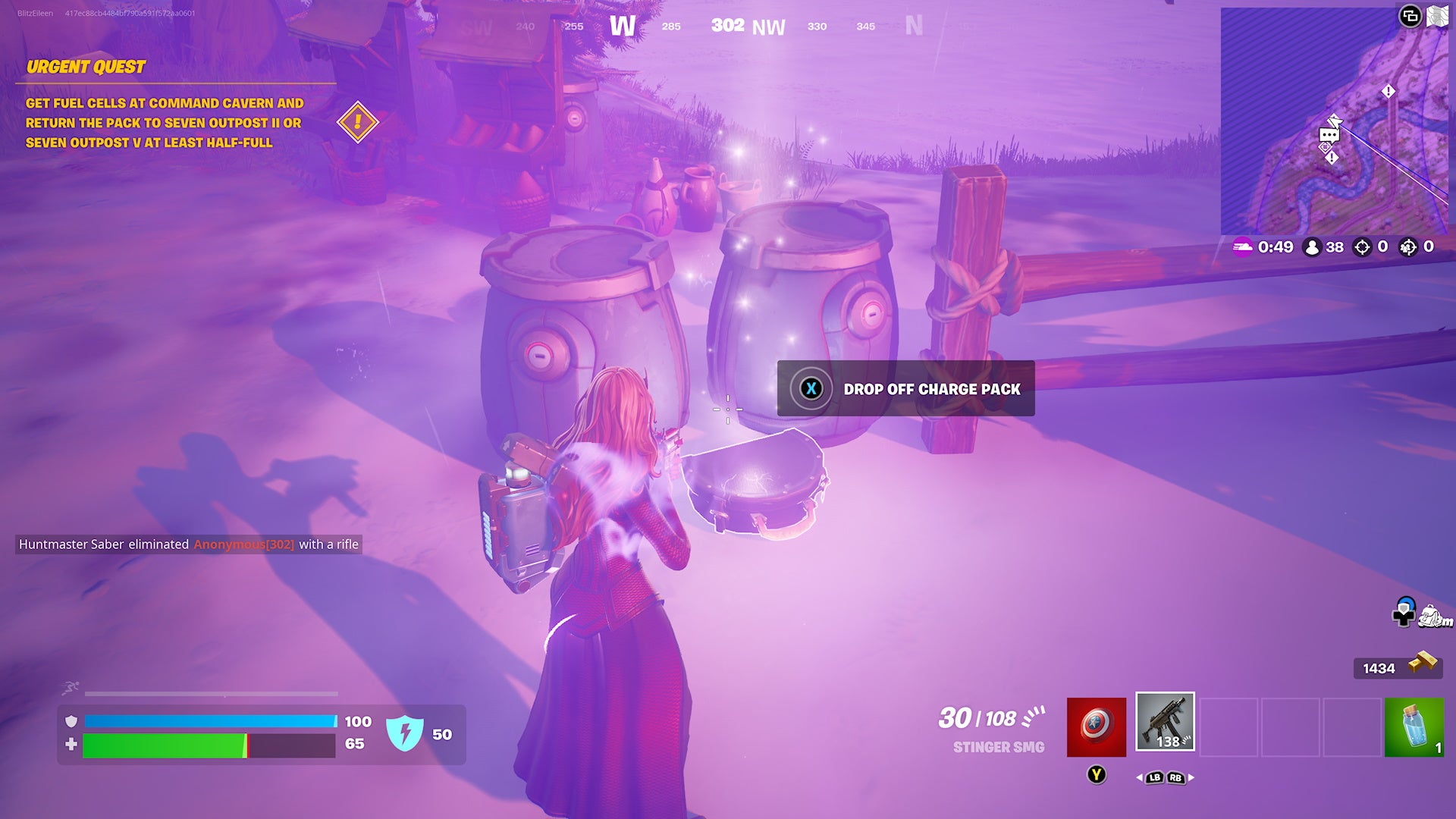Click the squad eliminations icon beside the last zero
The height and width of the screenshot is (819, 1456).
[1408, 247]
